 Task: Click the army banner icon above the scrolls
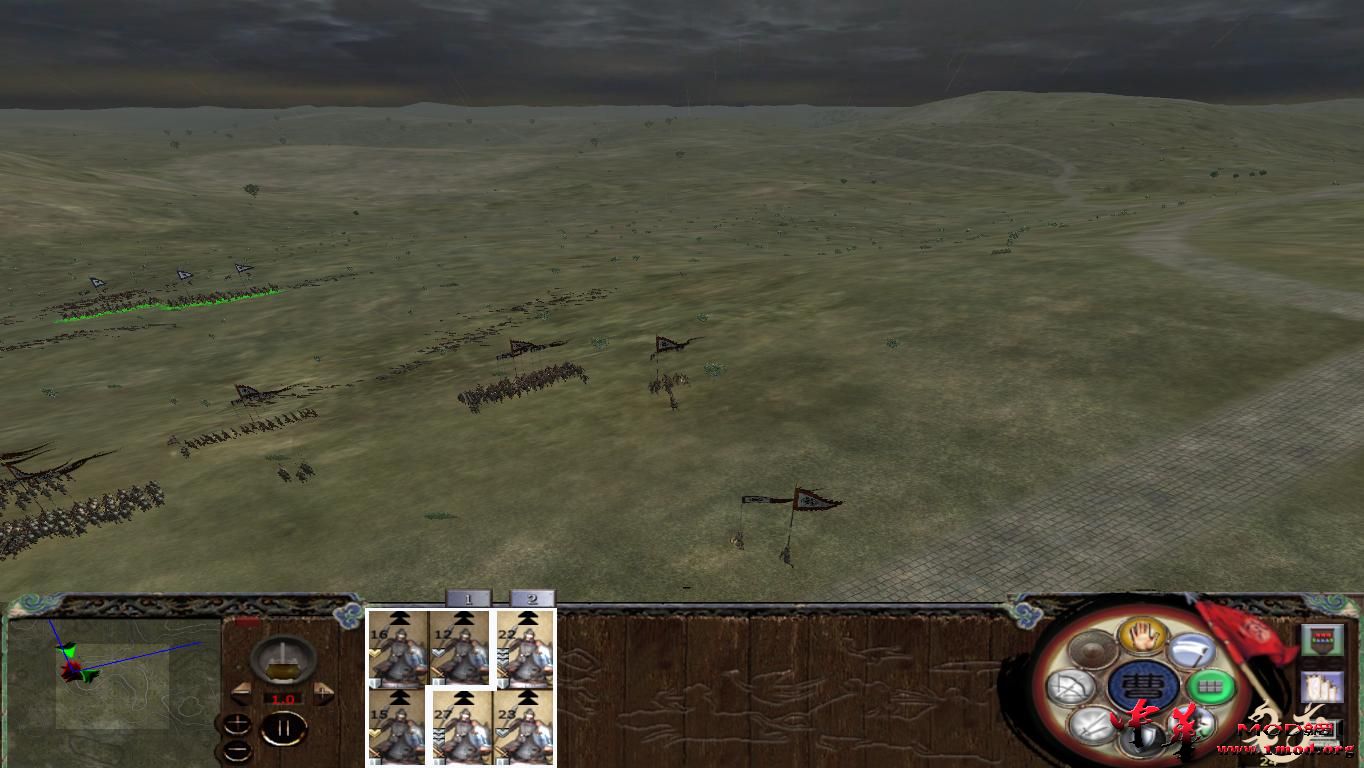(x=1323, y=640)
